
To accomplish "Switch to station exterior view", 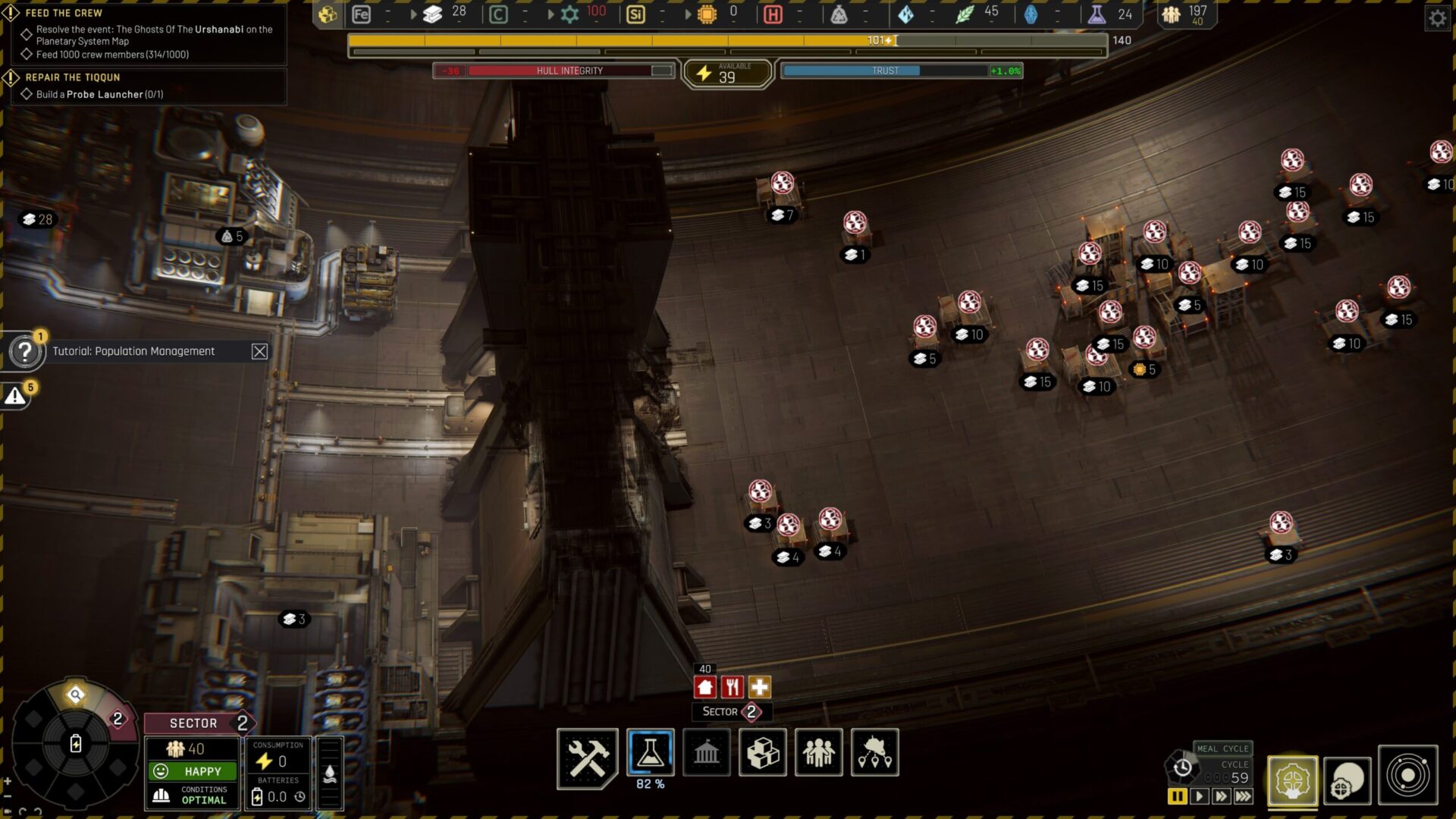I will [1348, 780].
